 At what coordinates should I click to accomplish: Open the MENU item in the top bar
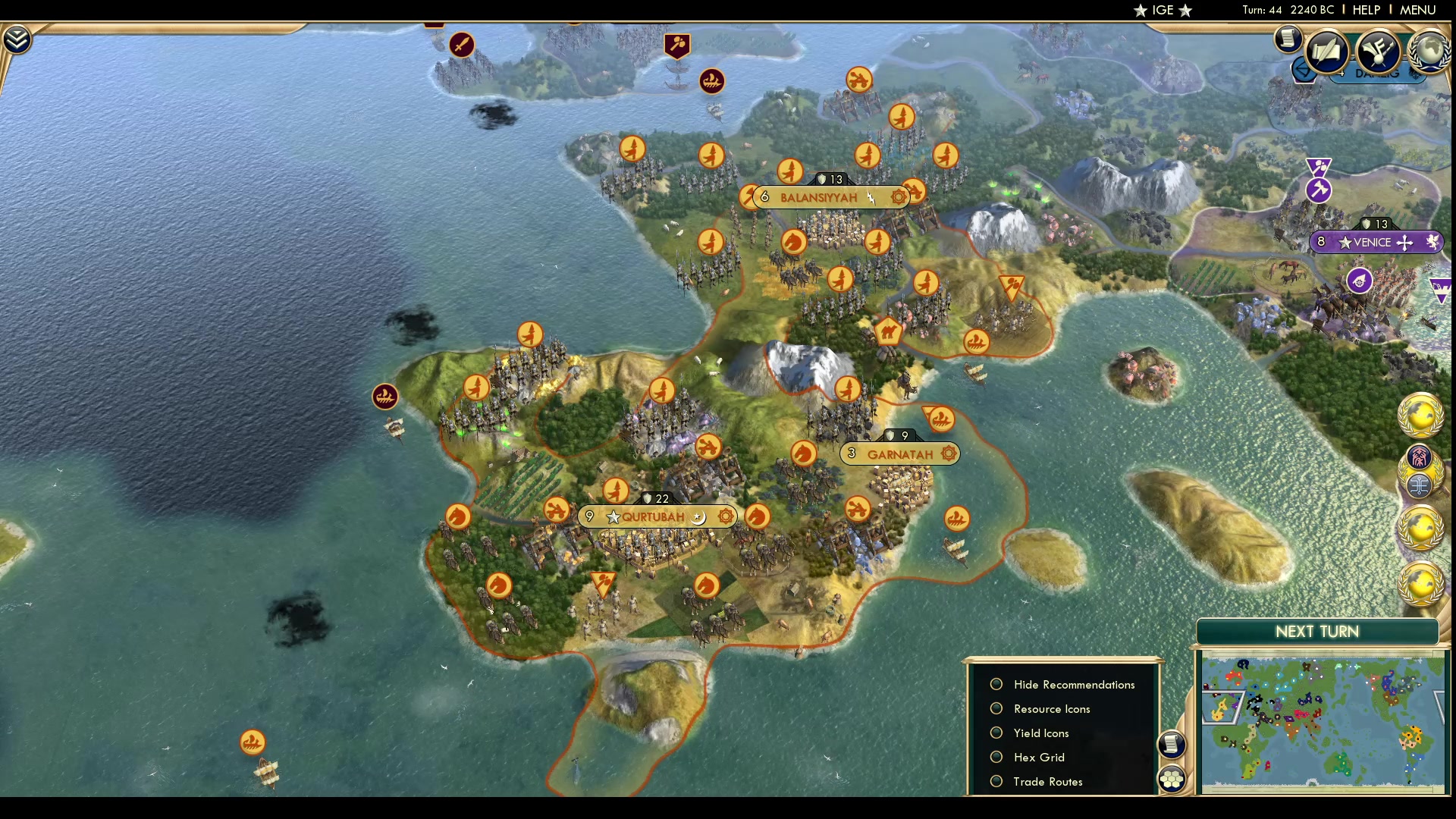[x=1419, y=10]
